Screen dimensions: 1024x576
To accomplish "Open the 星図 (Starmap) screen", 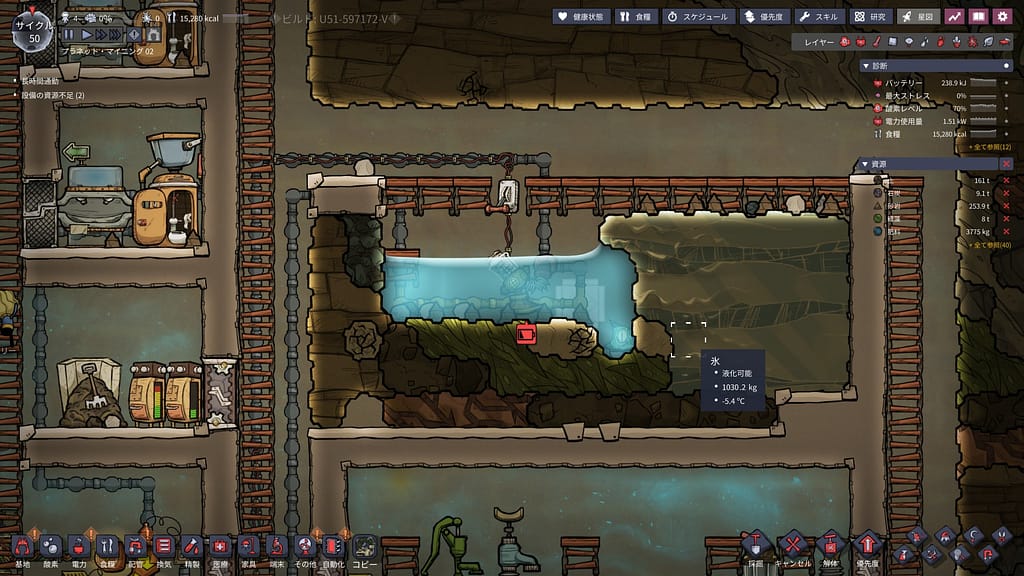I will 918,16.
